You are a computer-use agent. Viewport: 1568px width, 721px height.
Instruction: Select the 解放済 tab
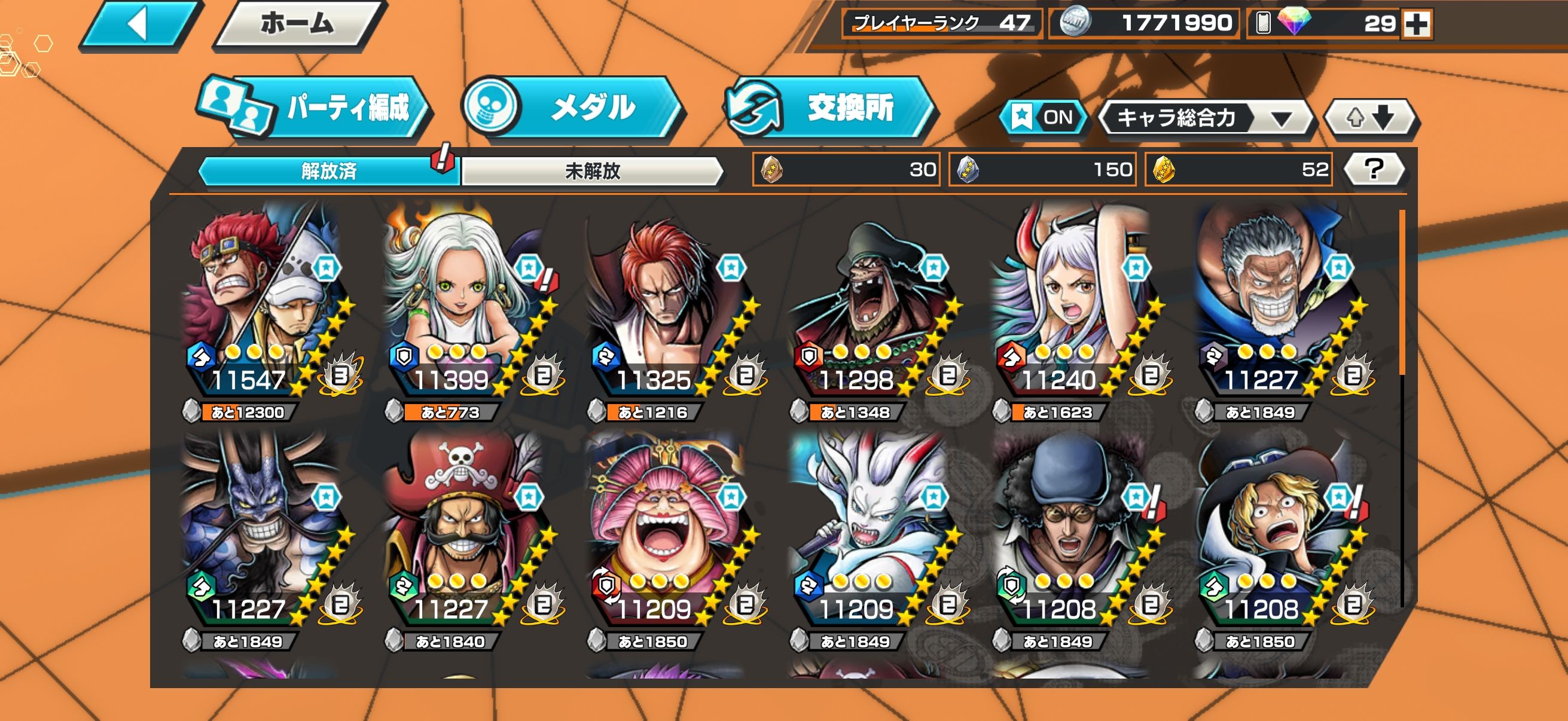point(329,171)
